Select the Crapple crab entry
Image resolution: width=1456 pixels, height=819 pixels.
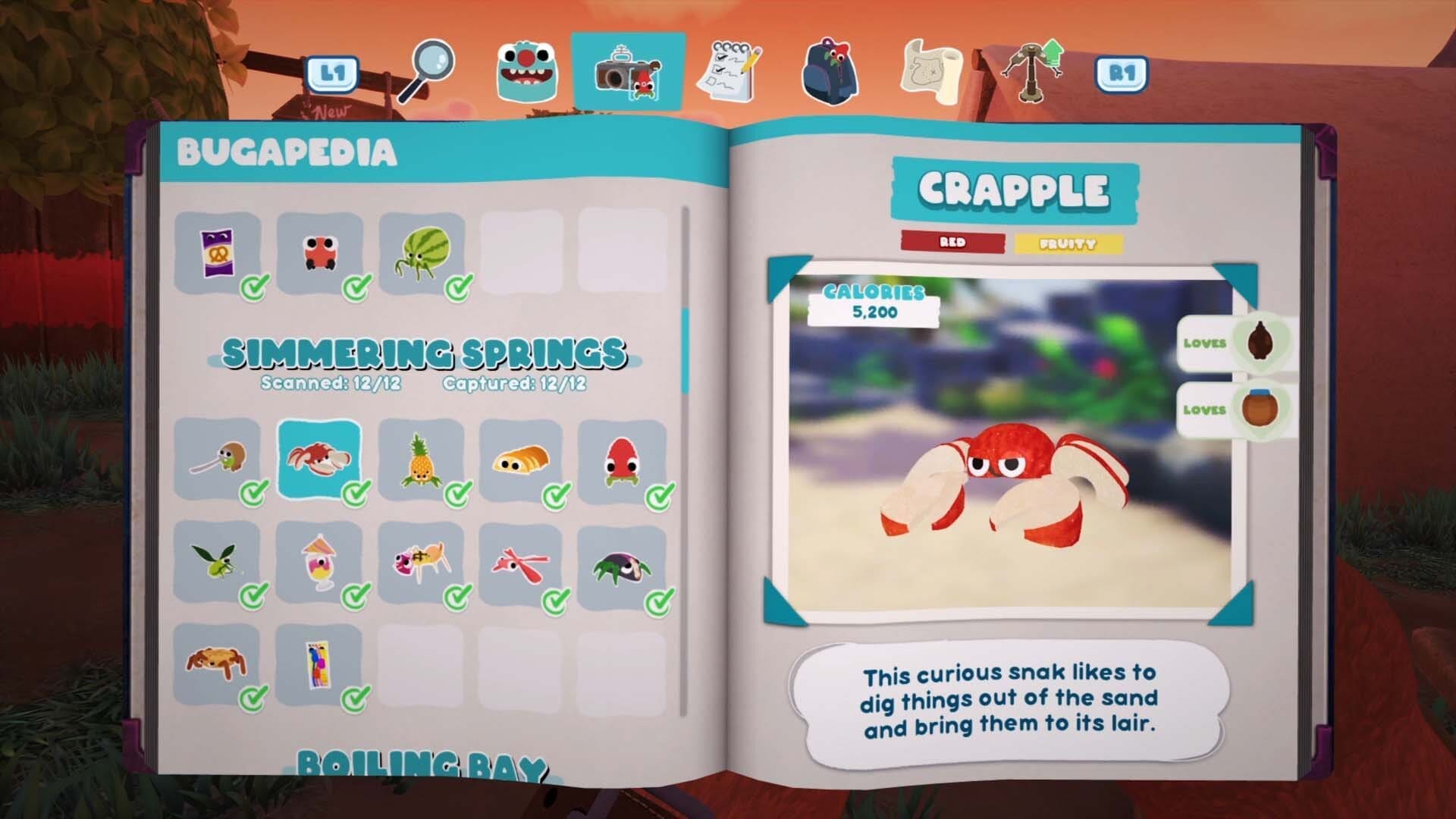point(319,460)
